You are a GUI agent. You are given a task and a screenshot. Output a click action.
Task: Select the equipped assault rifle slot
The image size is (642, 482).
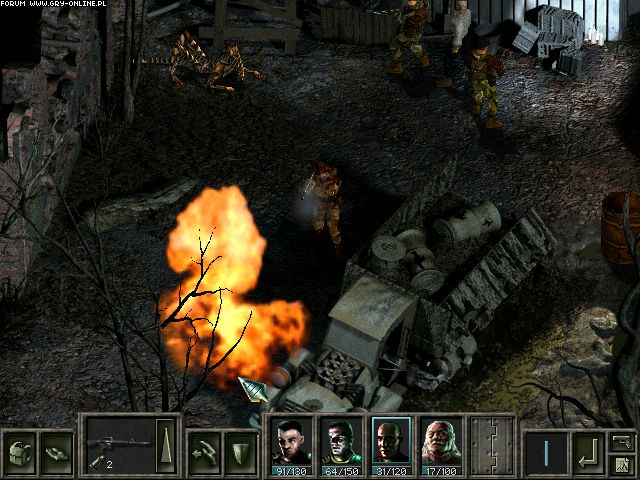point(118,441)
